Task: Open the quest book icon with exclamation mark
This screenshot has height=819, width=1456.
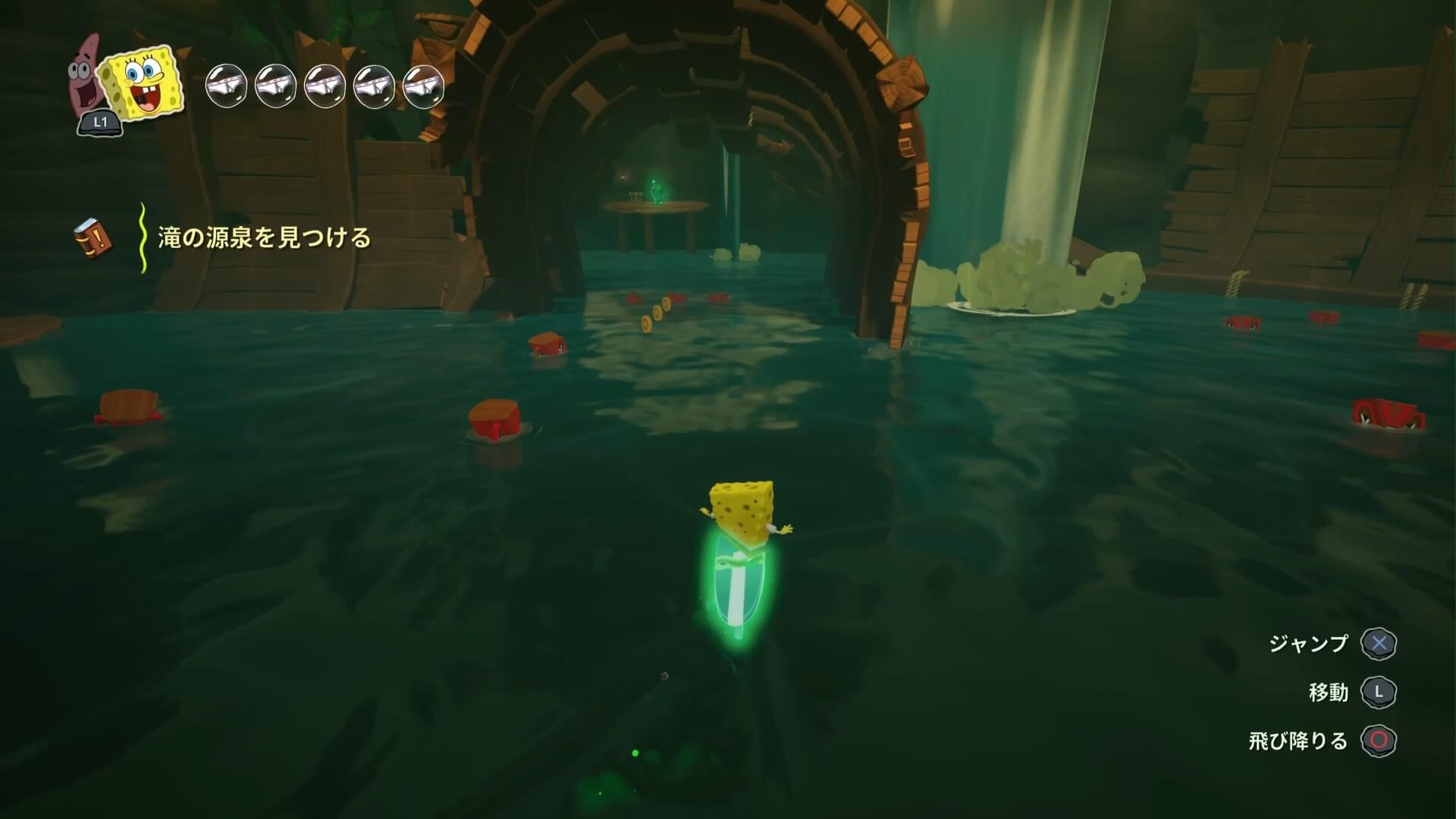Action: 93,237
